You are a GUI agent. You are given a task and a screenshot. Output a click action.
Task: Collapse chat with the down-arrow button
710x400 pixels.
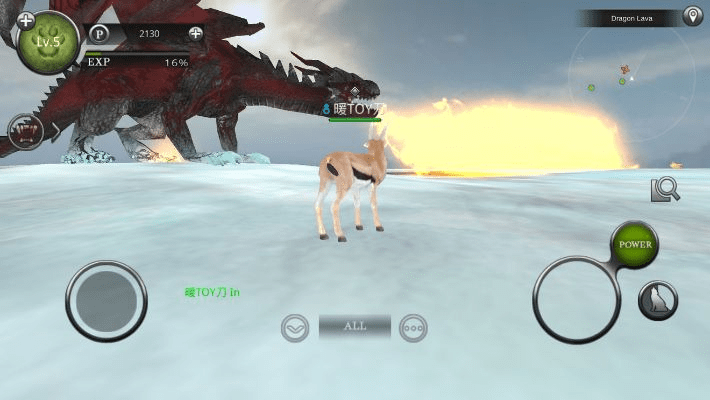[x=295, y=327]
